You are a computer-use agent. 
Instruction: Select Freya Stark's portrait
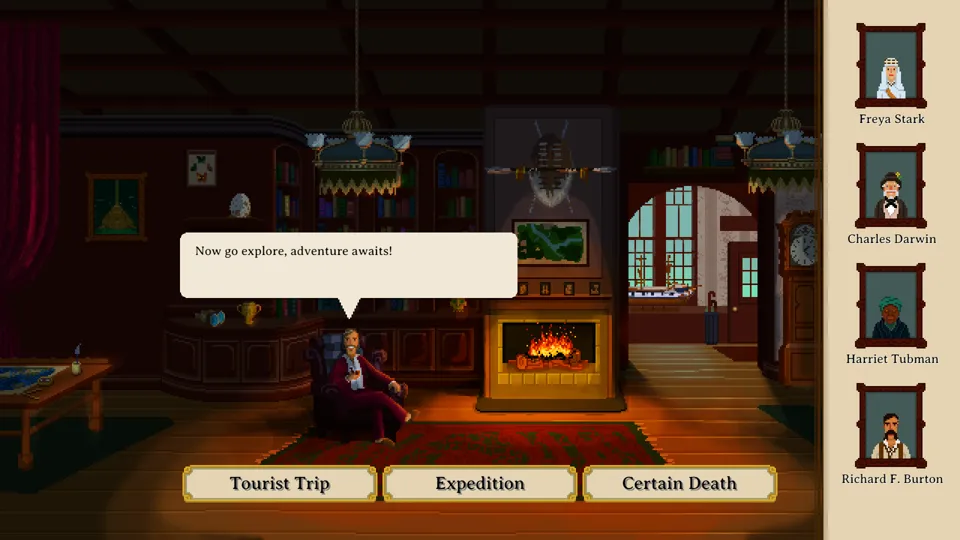(x=891, y=67)
